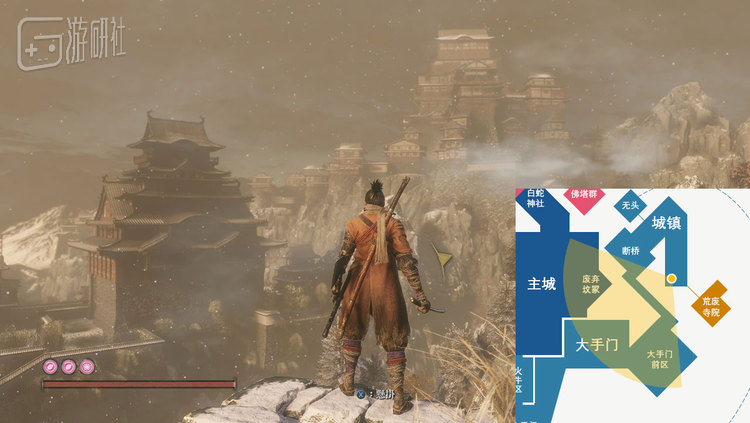Select the pink 佛塔群 map label

click(585, 196)
